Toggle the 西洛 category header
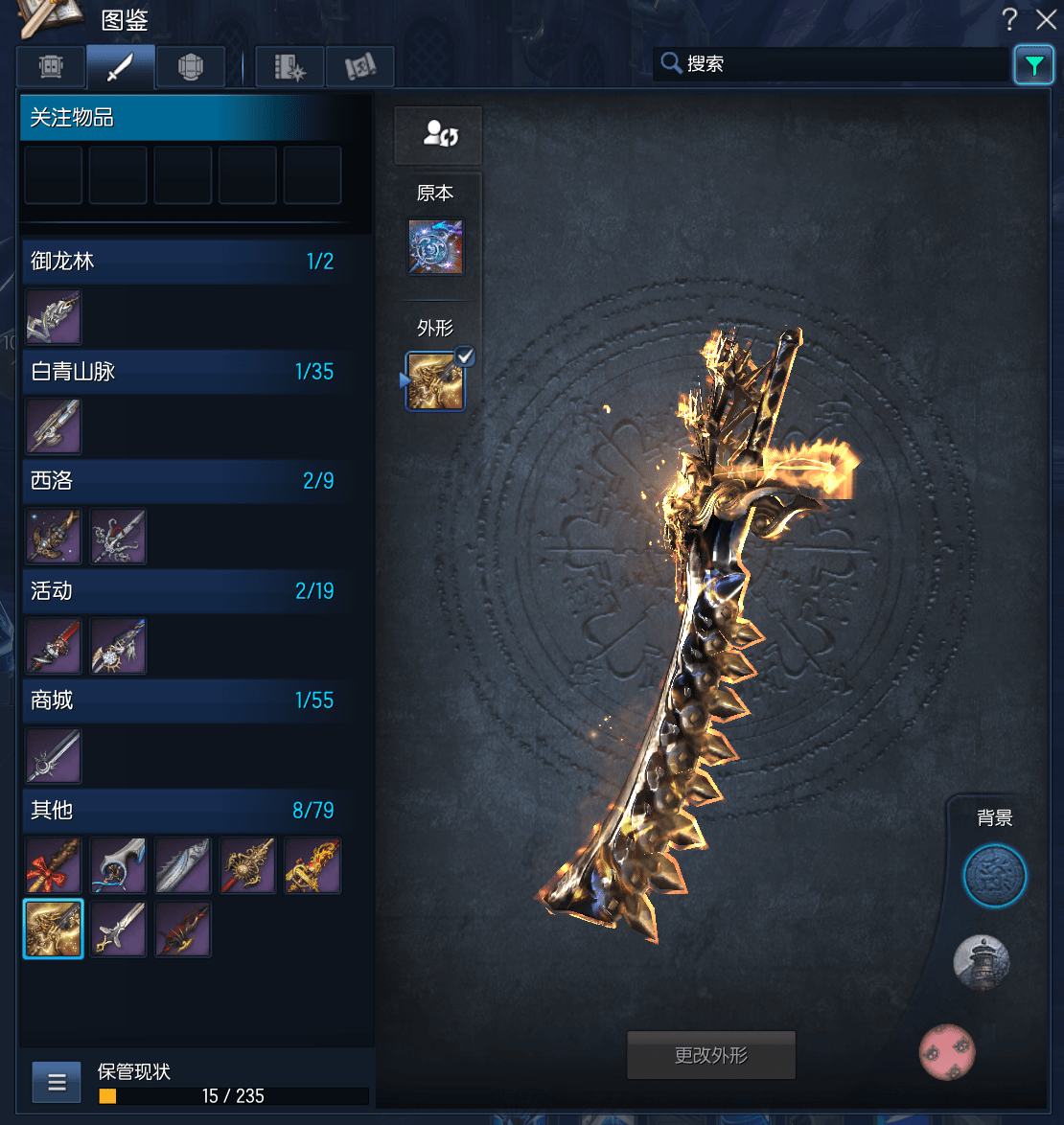Screen dimensions: 1064x1125 182,481
